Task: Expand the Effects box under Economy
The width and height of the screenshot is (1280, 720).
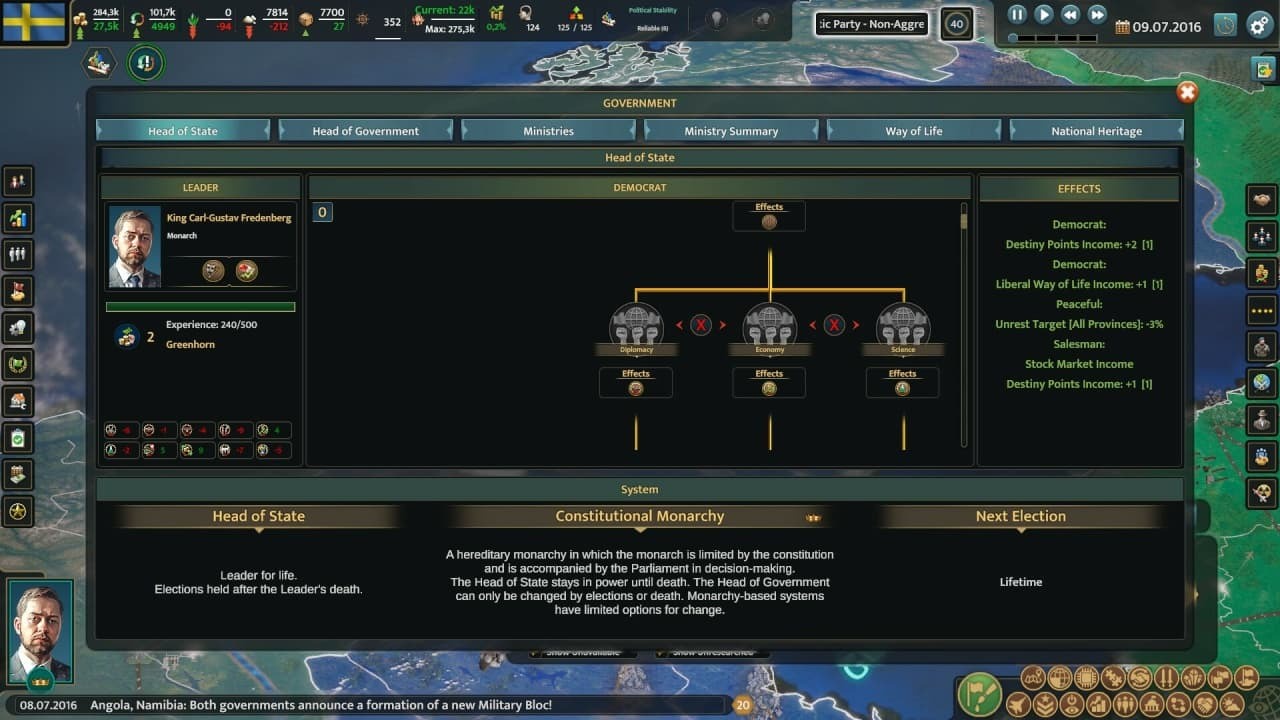Action: 769,382
